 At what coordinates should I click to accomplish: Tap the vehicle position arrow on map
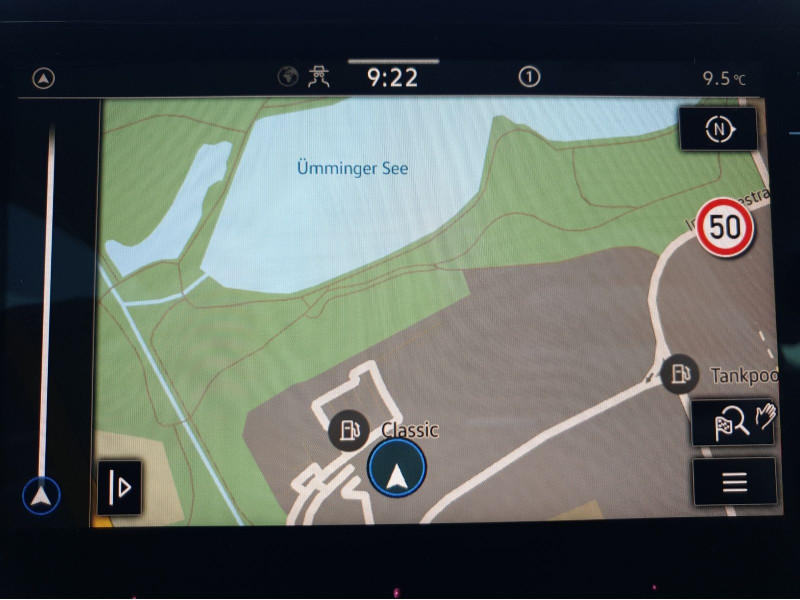[397, 469]
